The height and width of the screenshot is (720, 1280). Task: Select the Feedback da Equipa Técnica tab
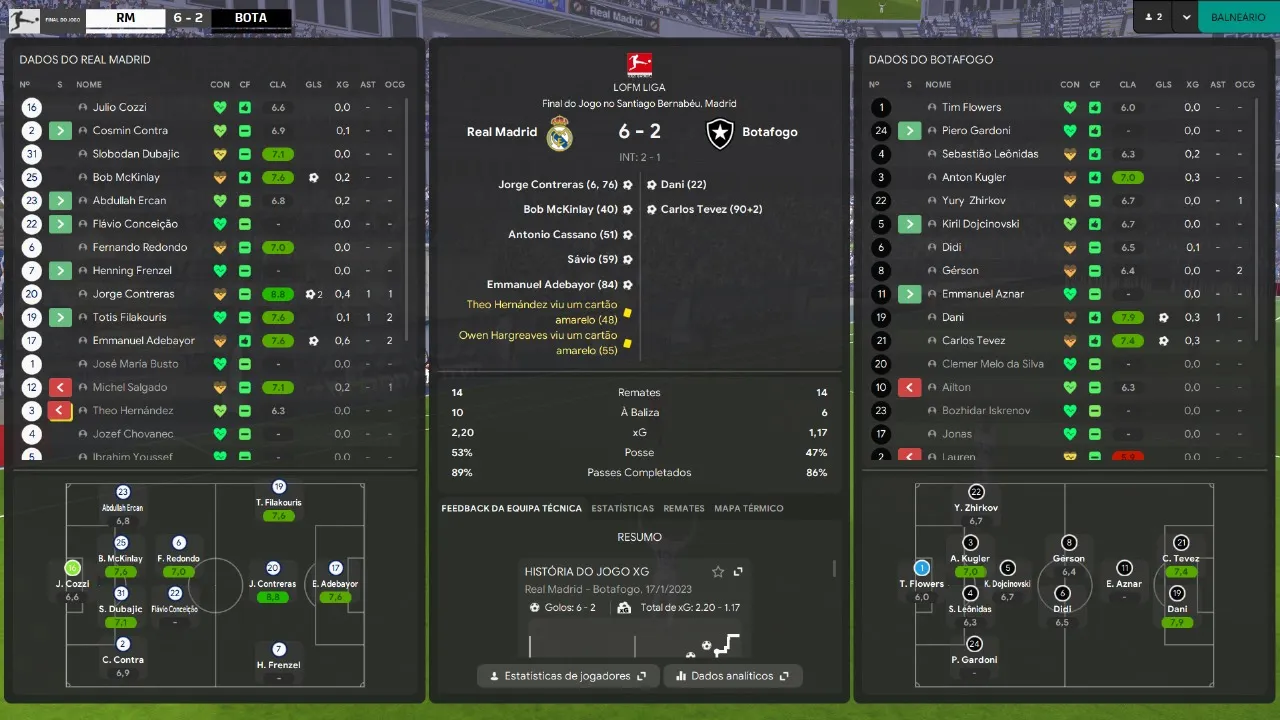coord(511,508)
